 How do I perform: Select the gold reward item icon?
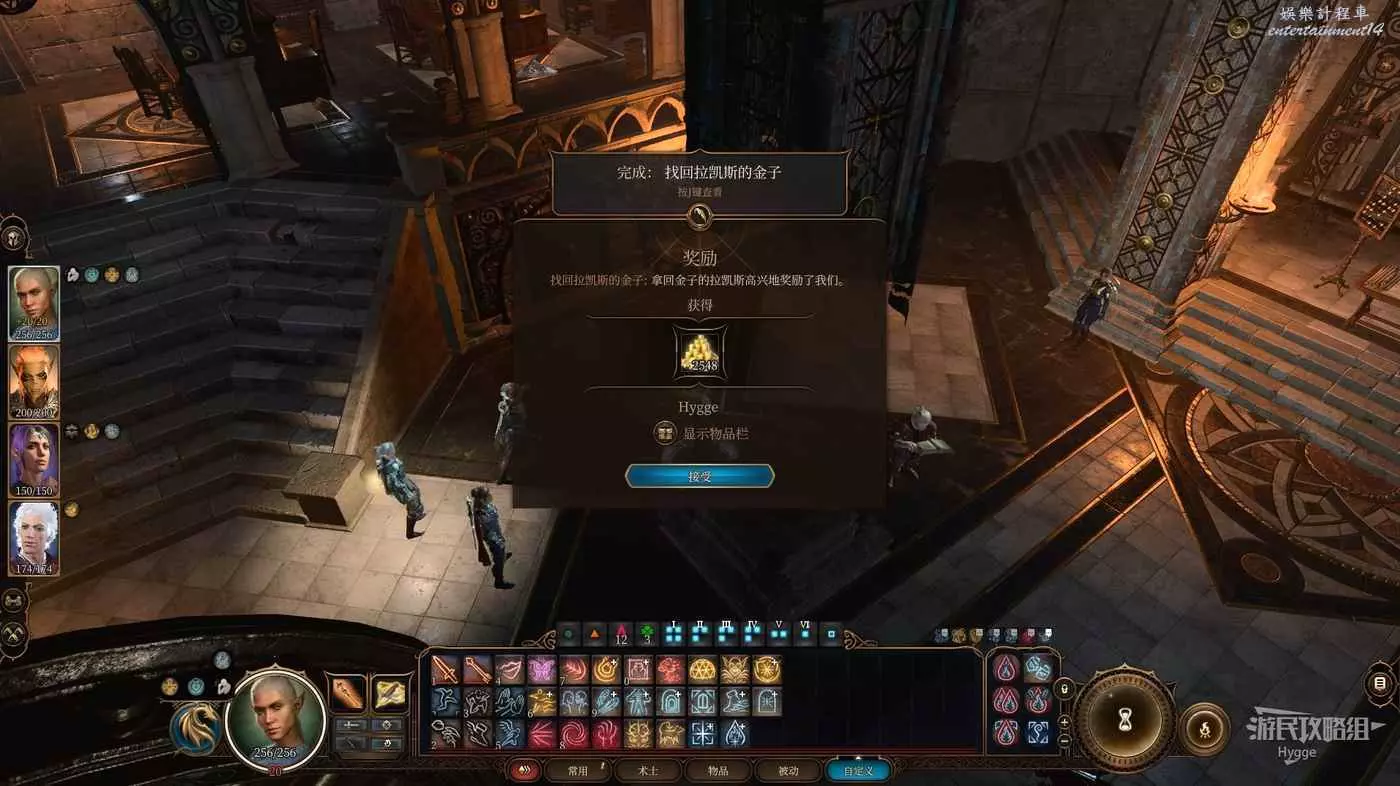tap(699, 353)
